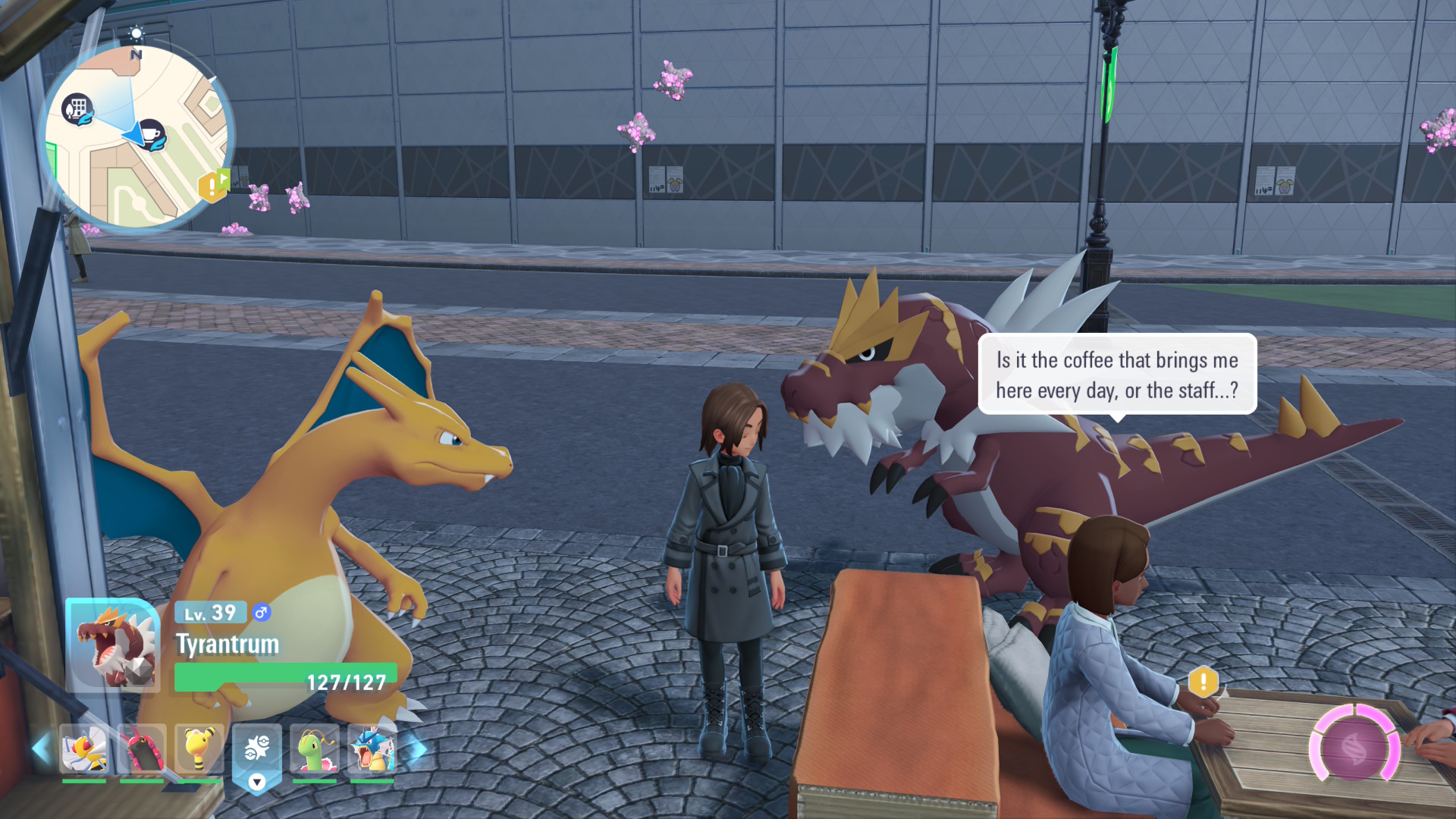
Task: Select Meganium from the party bar
Action: (x=315, y=749)
